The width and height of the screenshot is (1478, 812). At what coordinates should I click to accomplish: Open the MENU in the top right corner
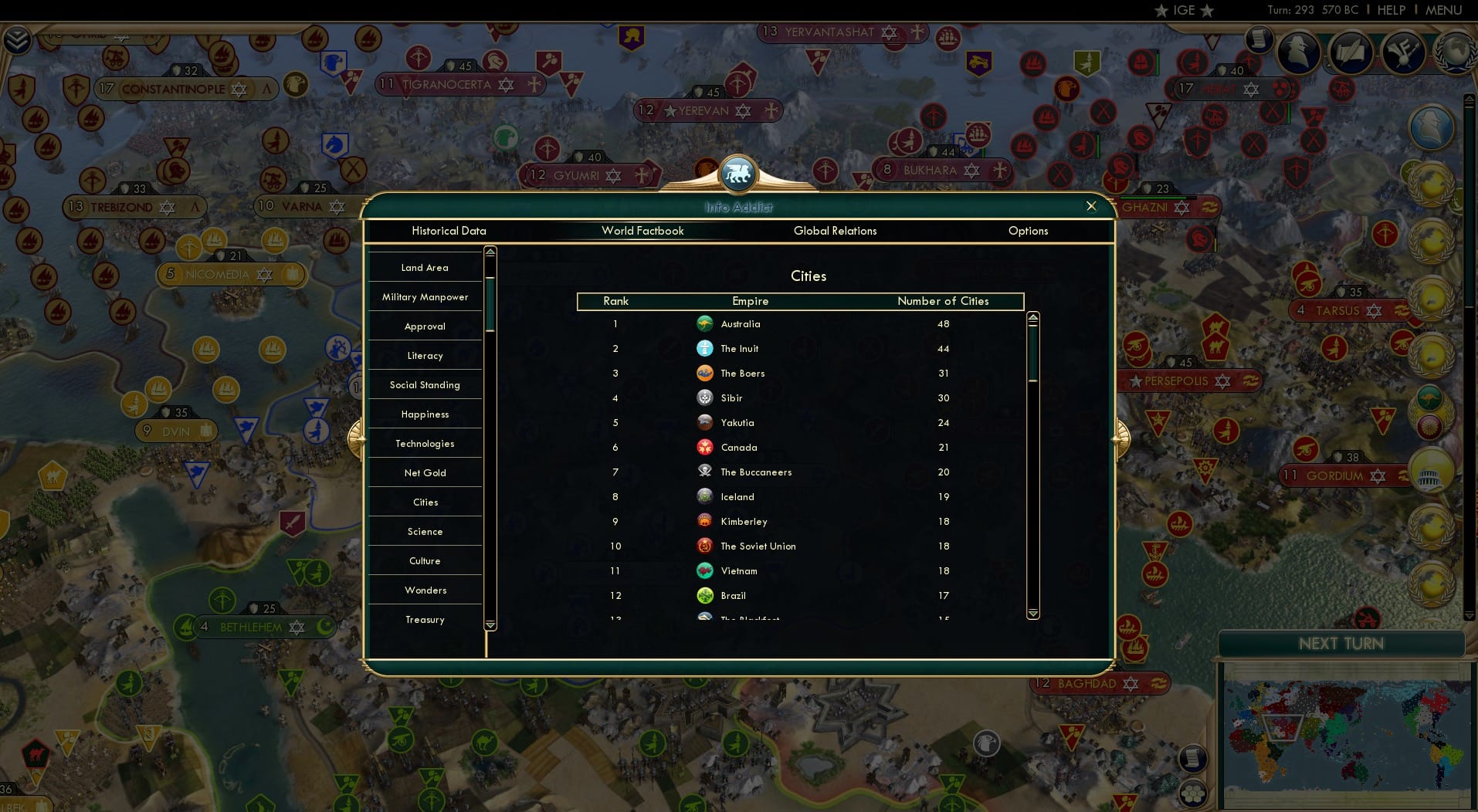coord(1442,10)
